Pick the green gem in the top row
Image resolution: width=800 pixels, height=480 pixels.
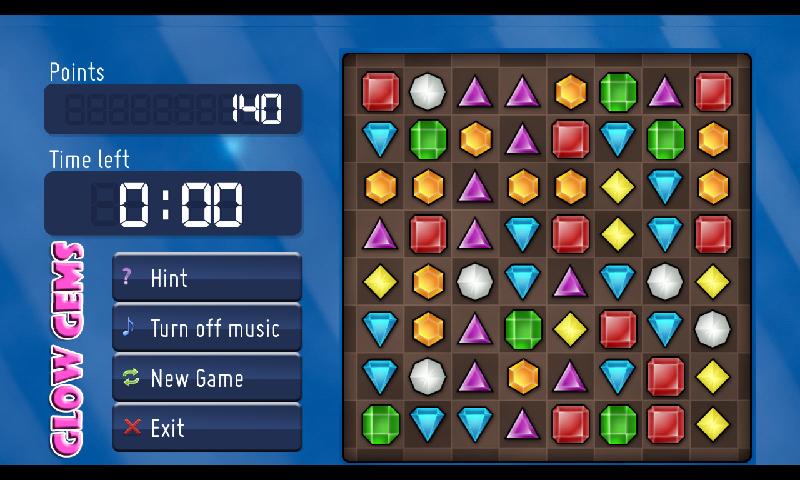pos(618,91)
